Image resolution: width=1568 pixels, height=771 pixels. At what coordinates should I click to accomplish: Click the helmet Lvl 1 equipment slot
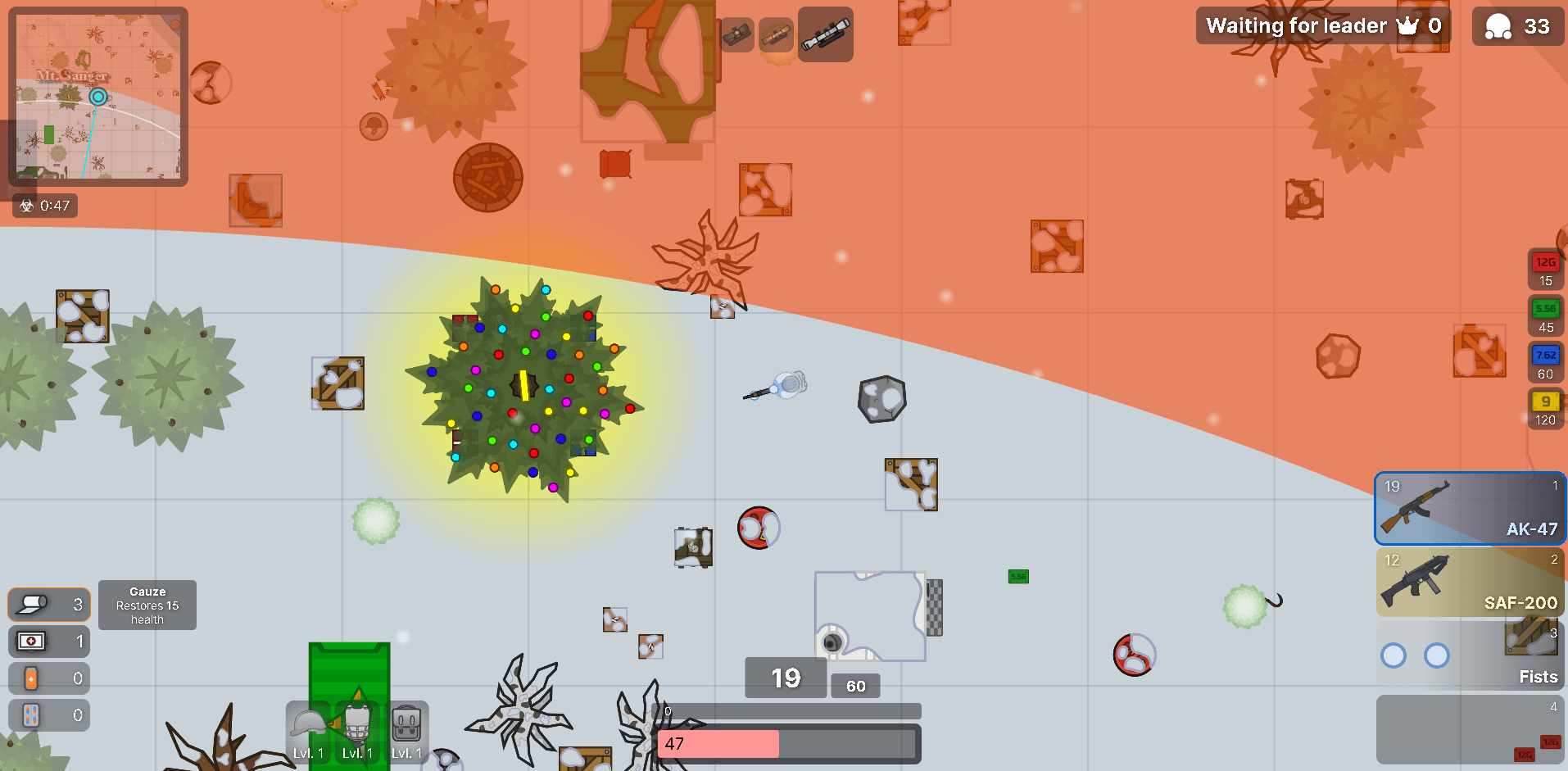coord(308,732)
